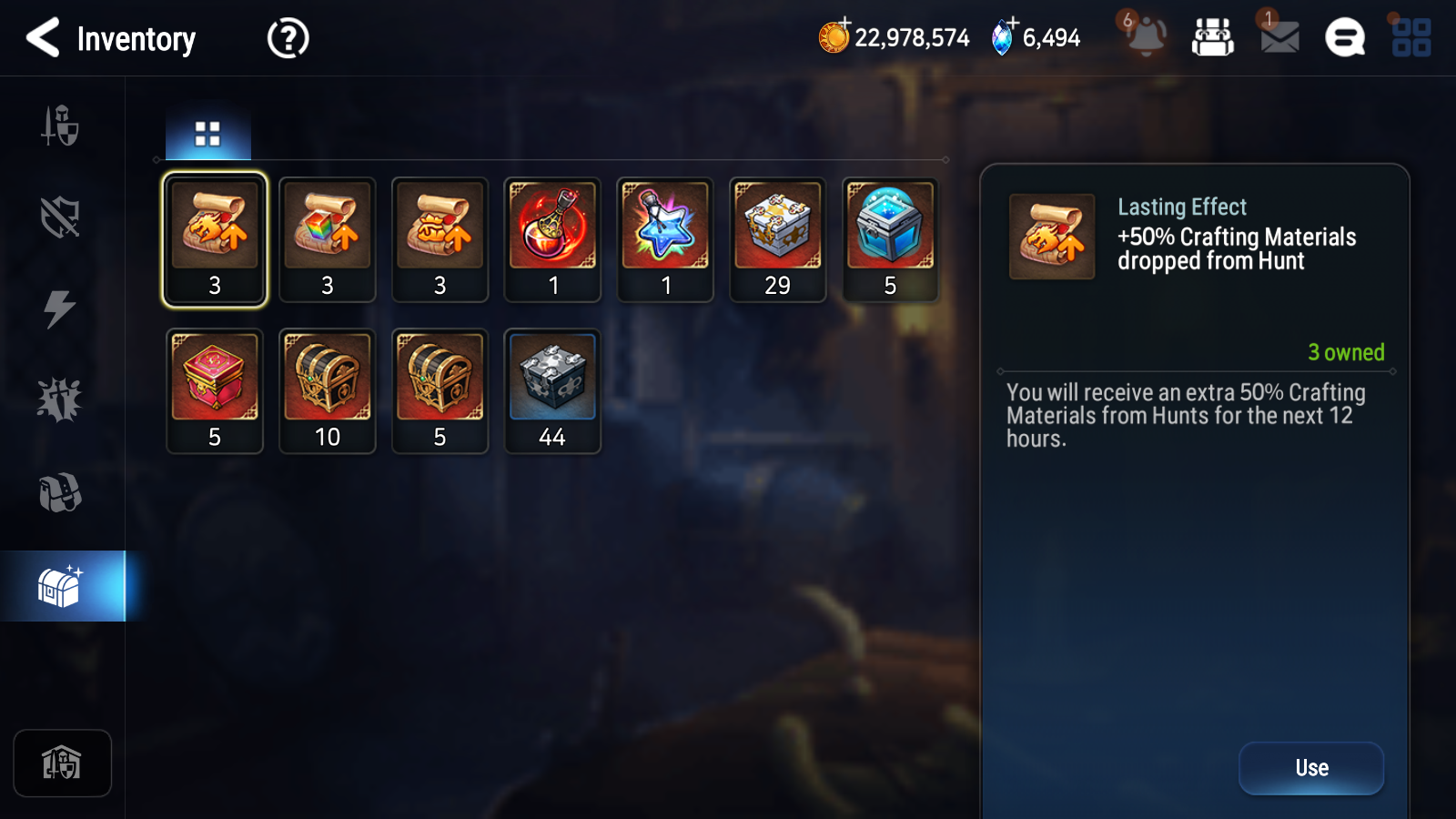Screen dimensions: 1456x819
Task: Select the treasure chest consumables category
Action: pos(62,583)
